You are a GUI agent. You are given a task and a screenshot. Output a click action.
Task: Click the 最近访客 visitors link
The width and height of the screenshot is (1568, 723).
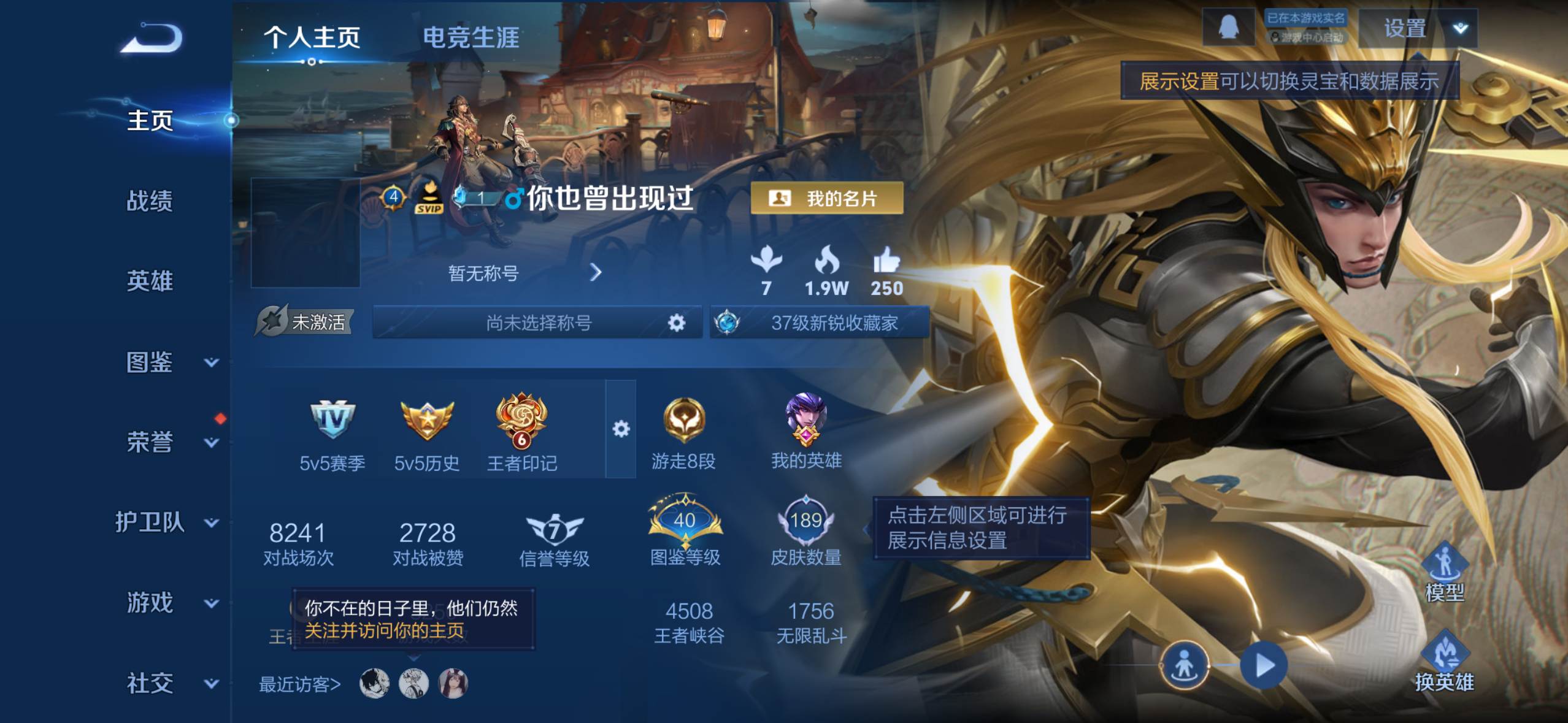(299, 684)
